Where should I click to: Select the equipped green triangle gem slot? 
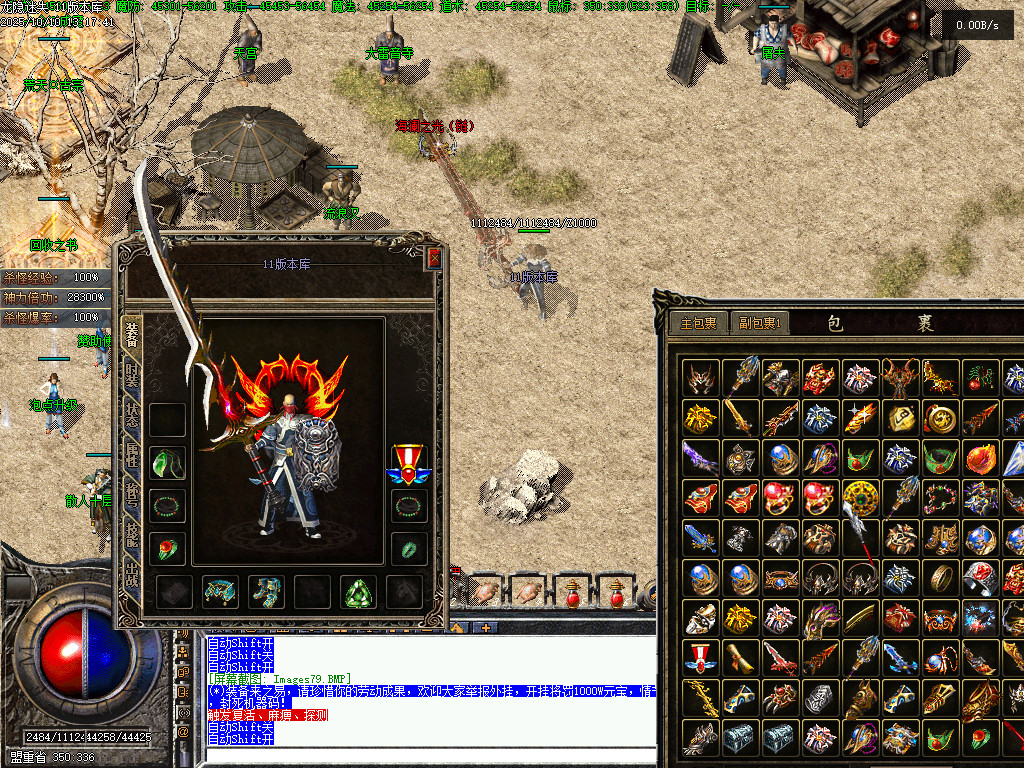coord(360,592)
